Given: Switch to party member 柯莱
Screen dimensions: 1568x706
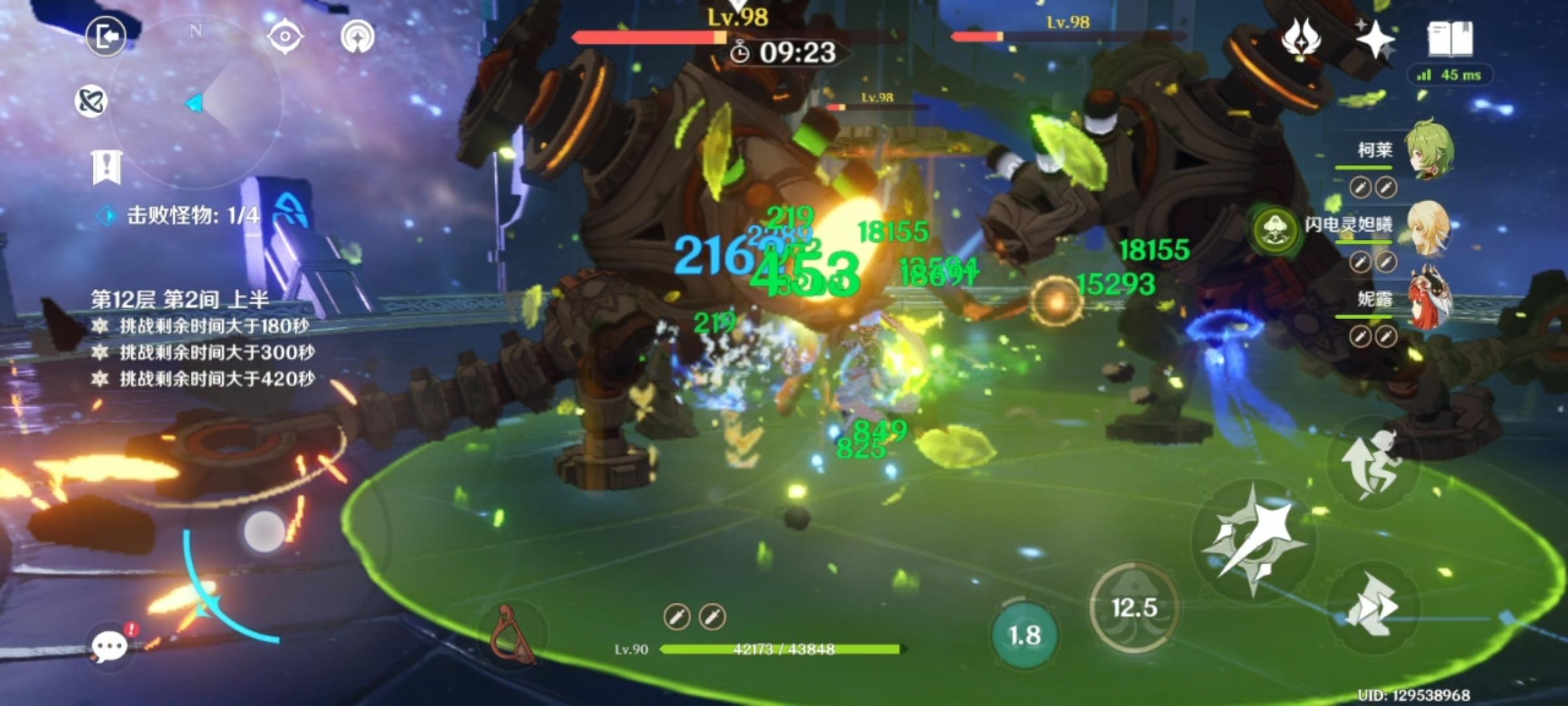Looking at the screenshot, I should [x=1428, y=150].
